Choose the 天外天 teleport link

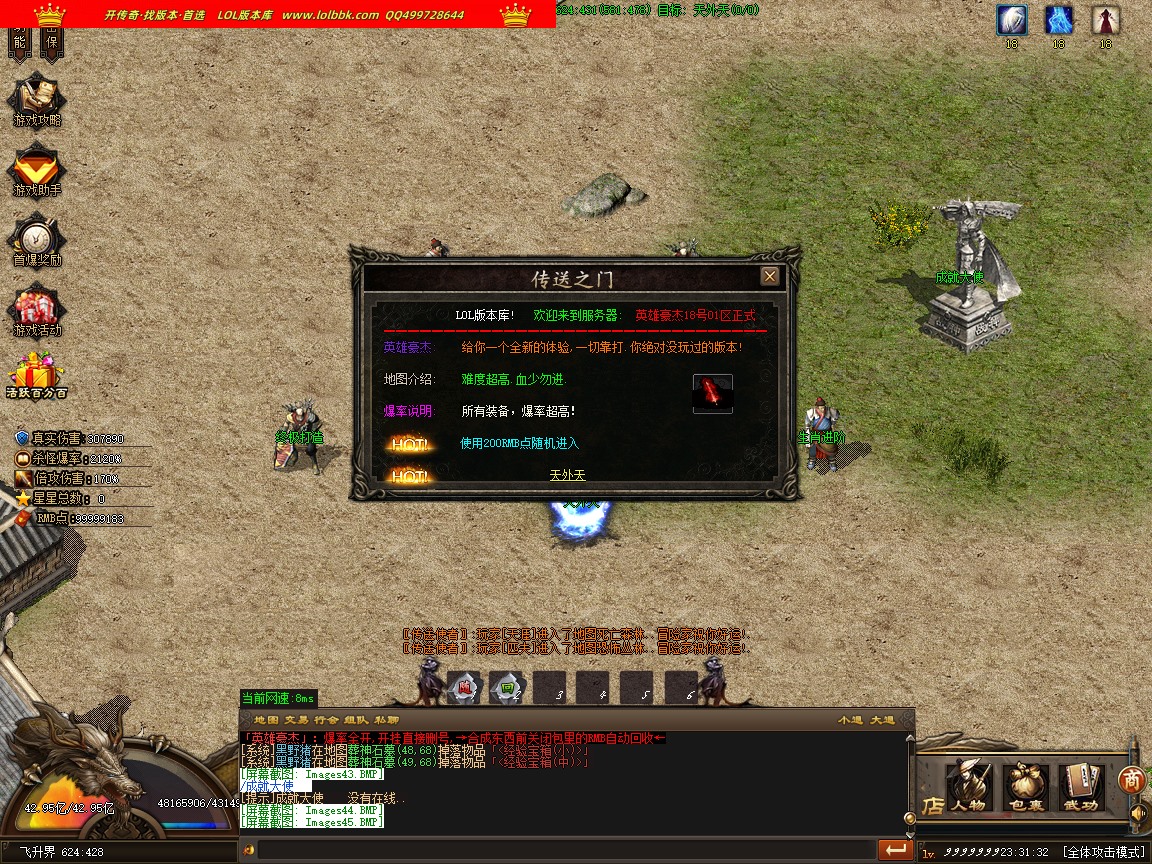tap(567, 475)
